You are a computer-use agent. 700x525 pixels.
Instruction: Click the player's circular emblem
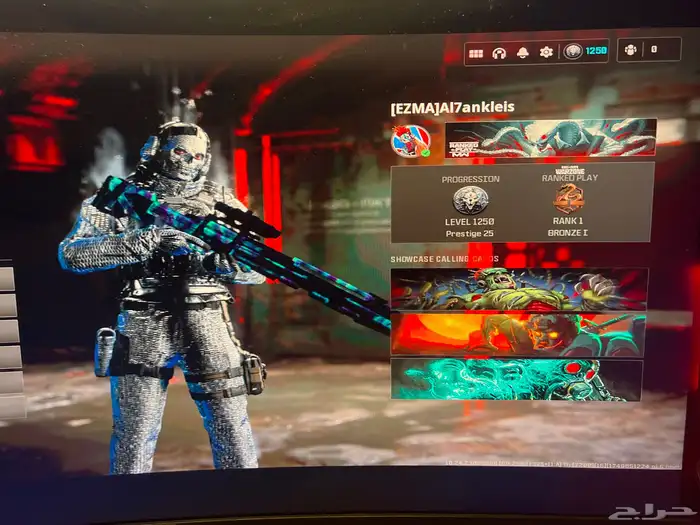pos(410,140)
